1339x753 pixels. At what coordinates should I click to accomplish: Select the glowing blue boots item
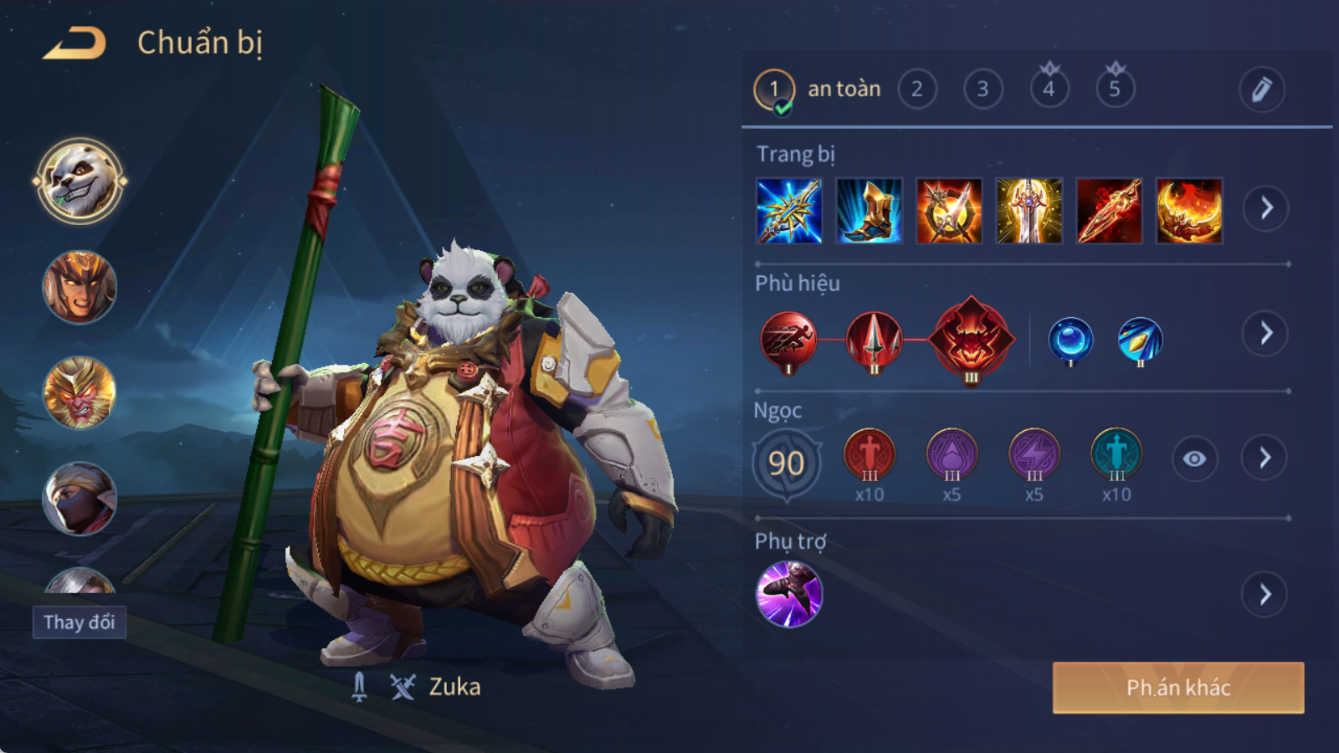click(869, 211)
